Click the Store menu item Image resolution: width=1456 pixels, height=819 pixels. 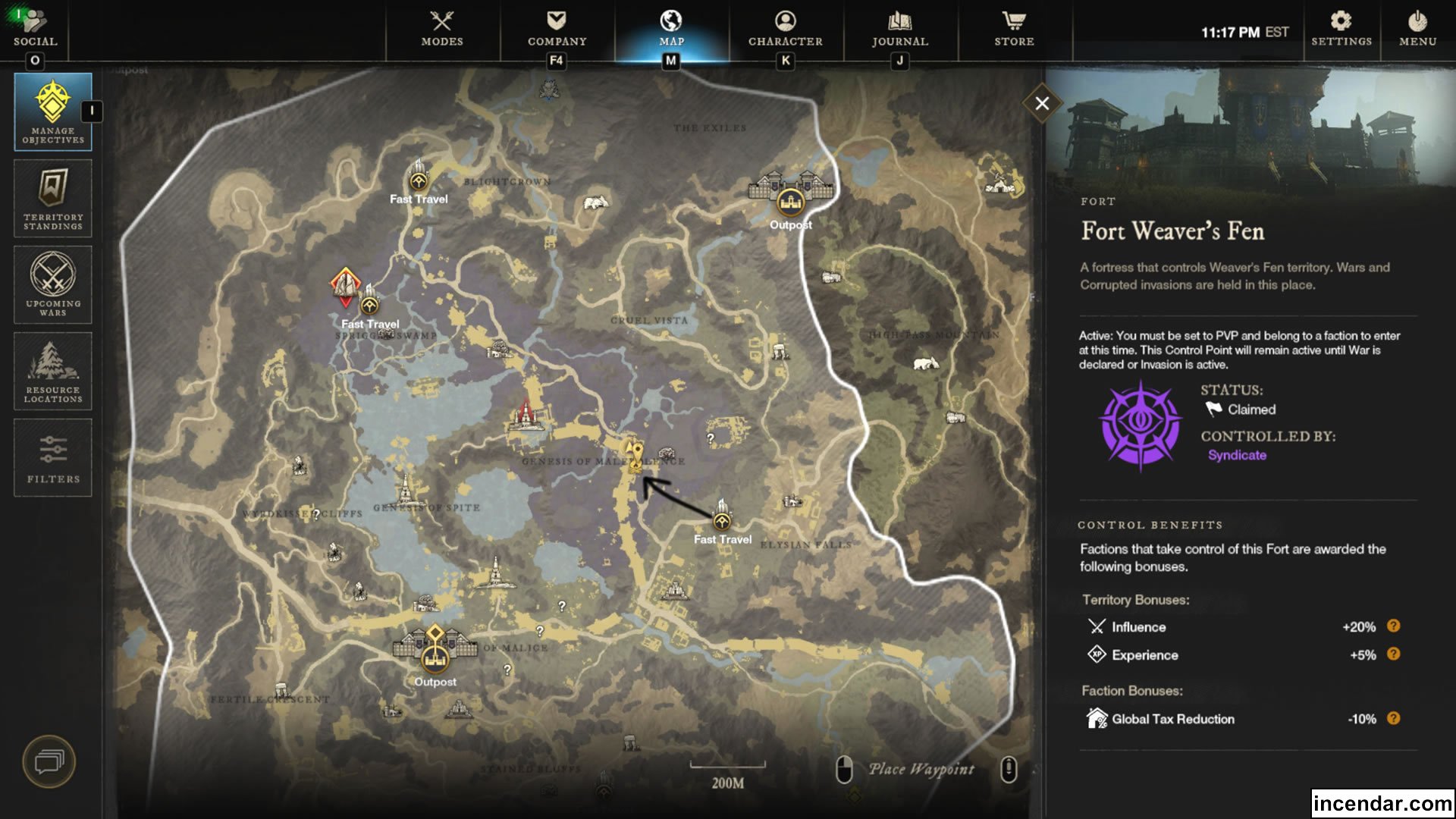click(x=1014, y=30)
